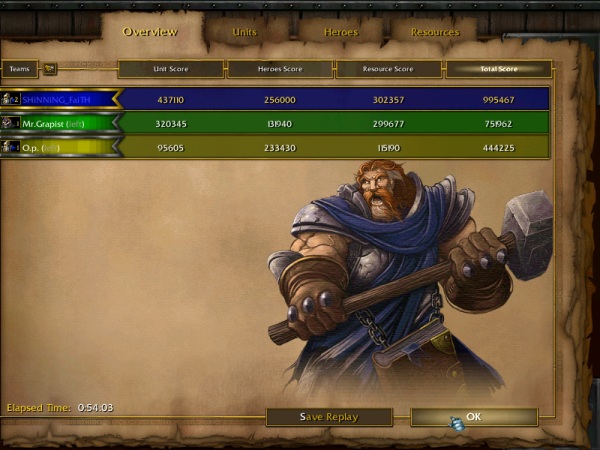
Task: Save the replay of this match
Action: (329, 416)
